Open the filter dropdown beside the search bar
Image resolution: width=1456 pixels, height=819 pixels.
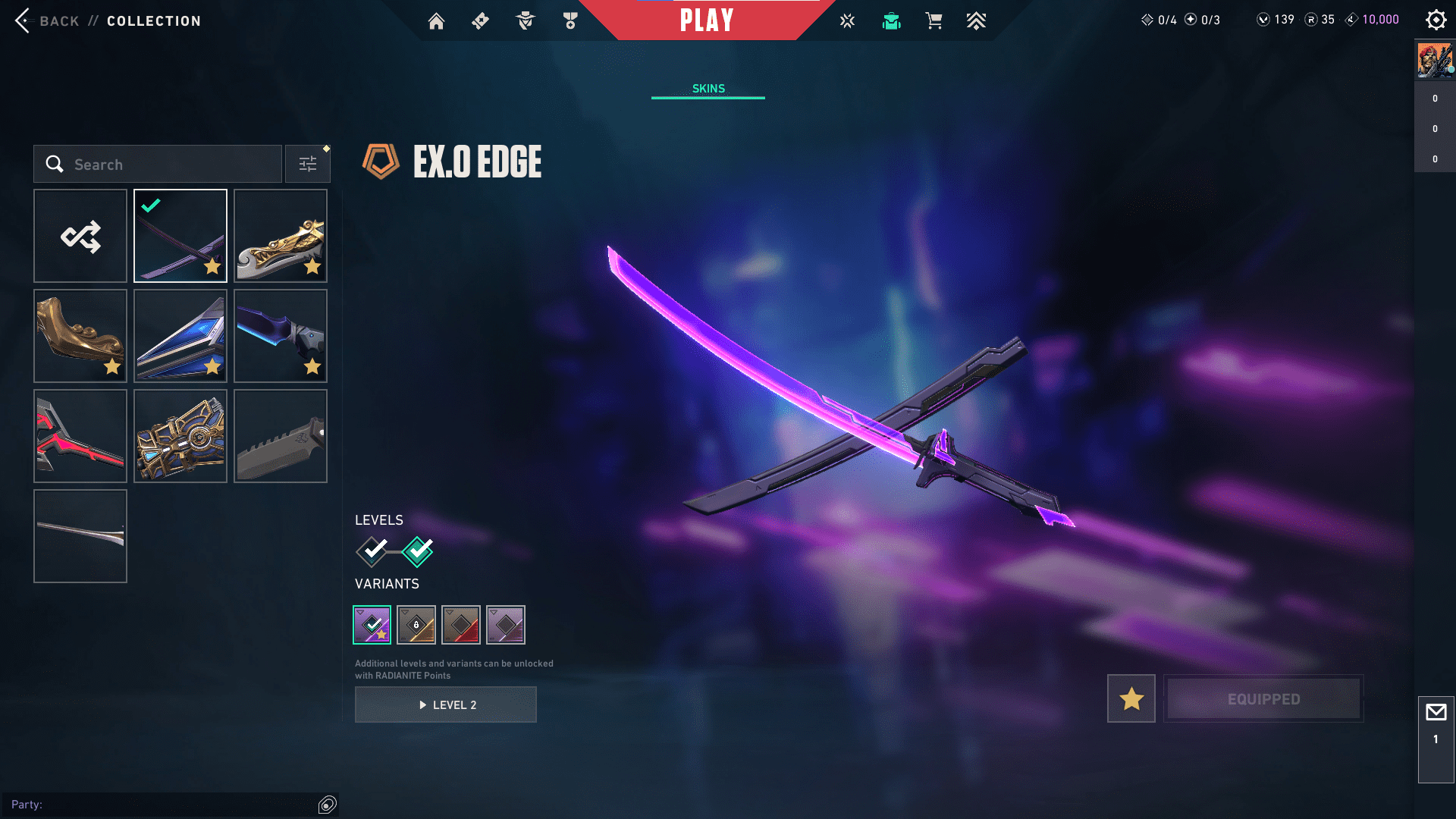click(307, 163)
